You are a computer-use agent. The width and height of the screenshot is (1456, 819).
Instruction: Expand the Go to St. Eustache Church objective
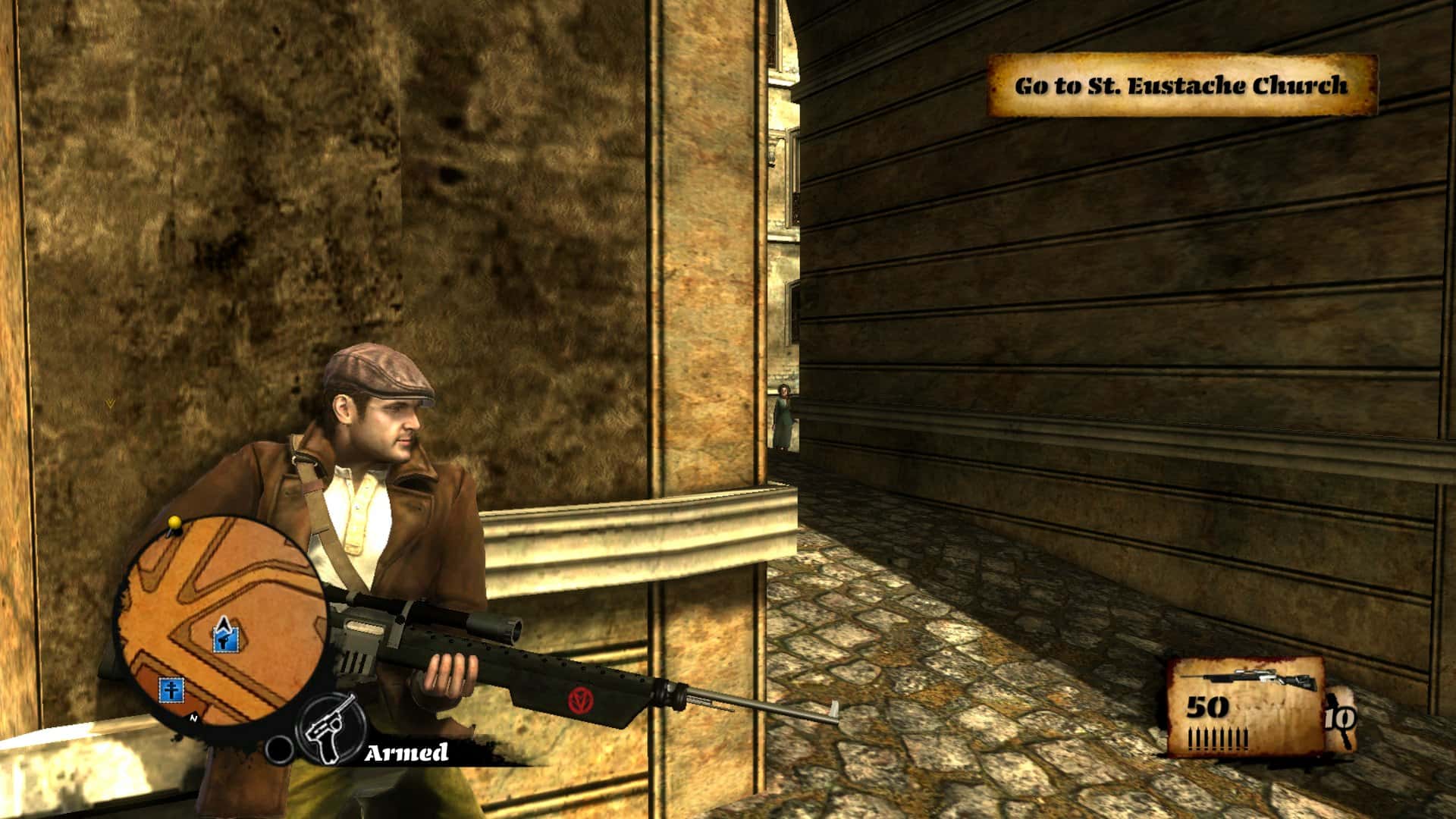coord(1179,86)
